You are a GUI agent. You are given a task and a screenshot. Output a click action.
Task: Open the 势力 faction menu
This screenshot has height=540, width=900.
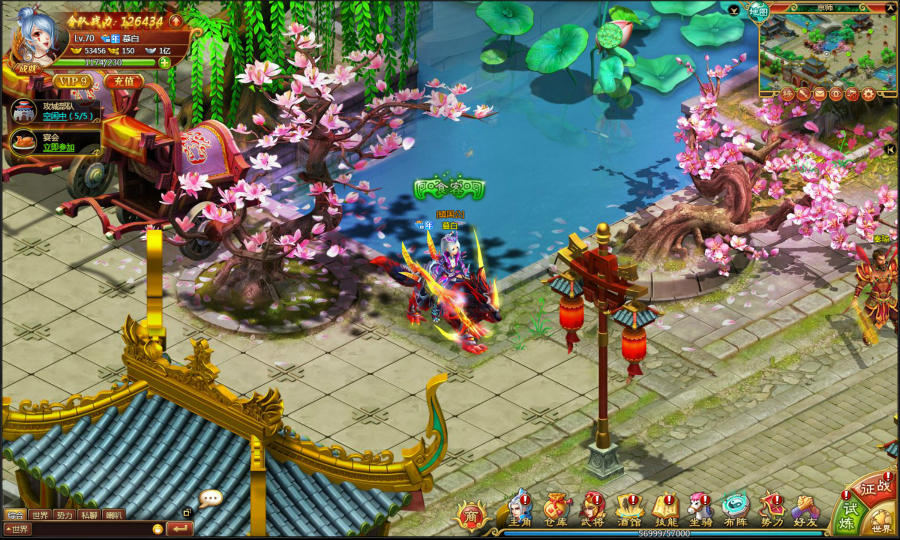(771, 508)
